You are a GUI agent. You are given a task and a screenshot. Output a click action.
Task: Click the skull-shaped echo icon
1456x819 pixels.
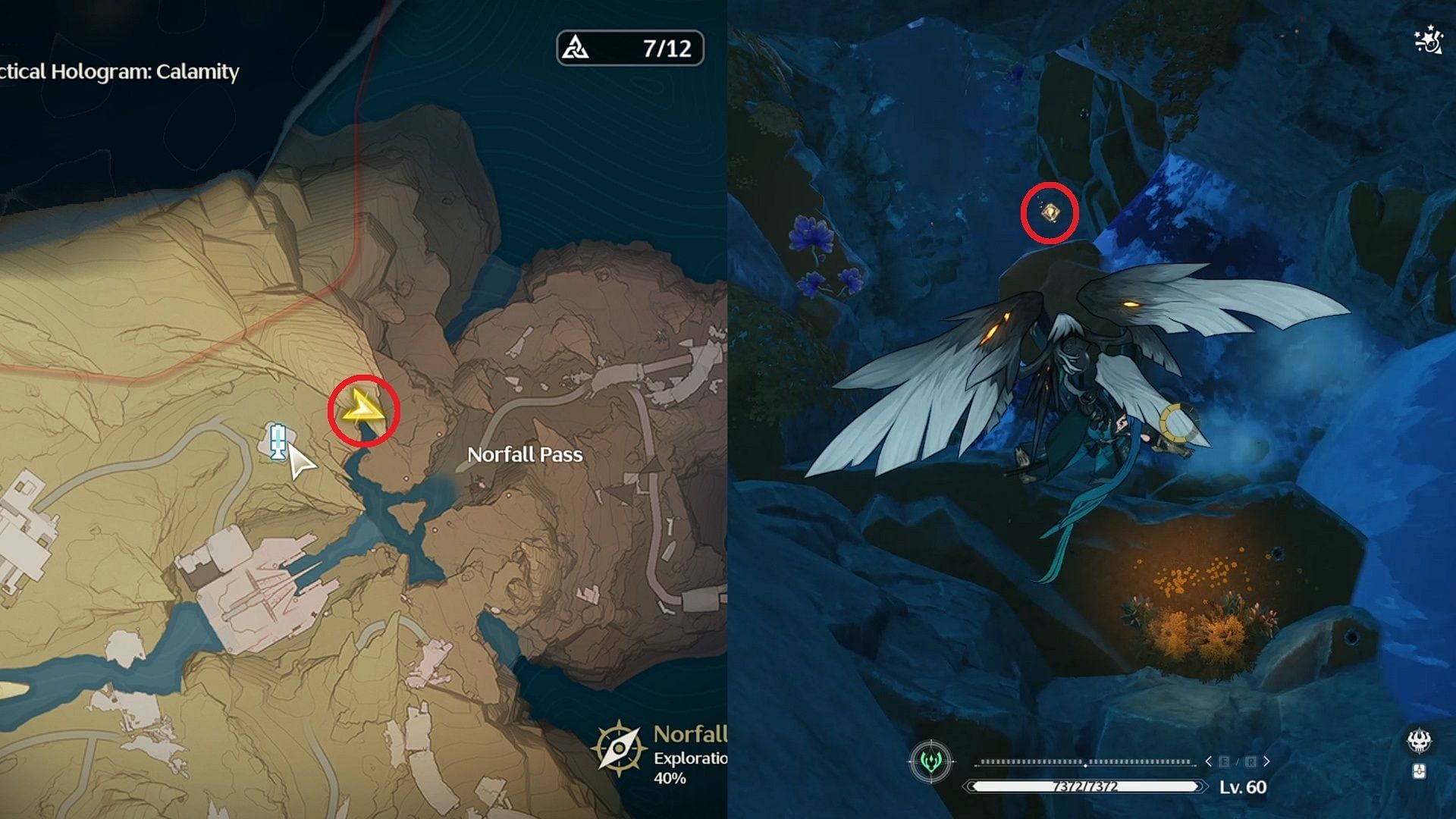pyautogui.click(x=1419, y=740)
